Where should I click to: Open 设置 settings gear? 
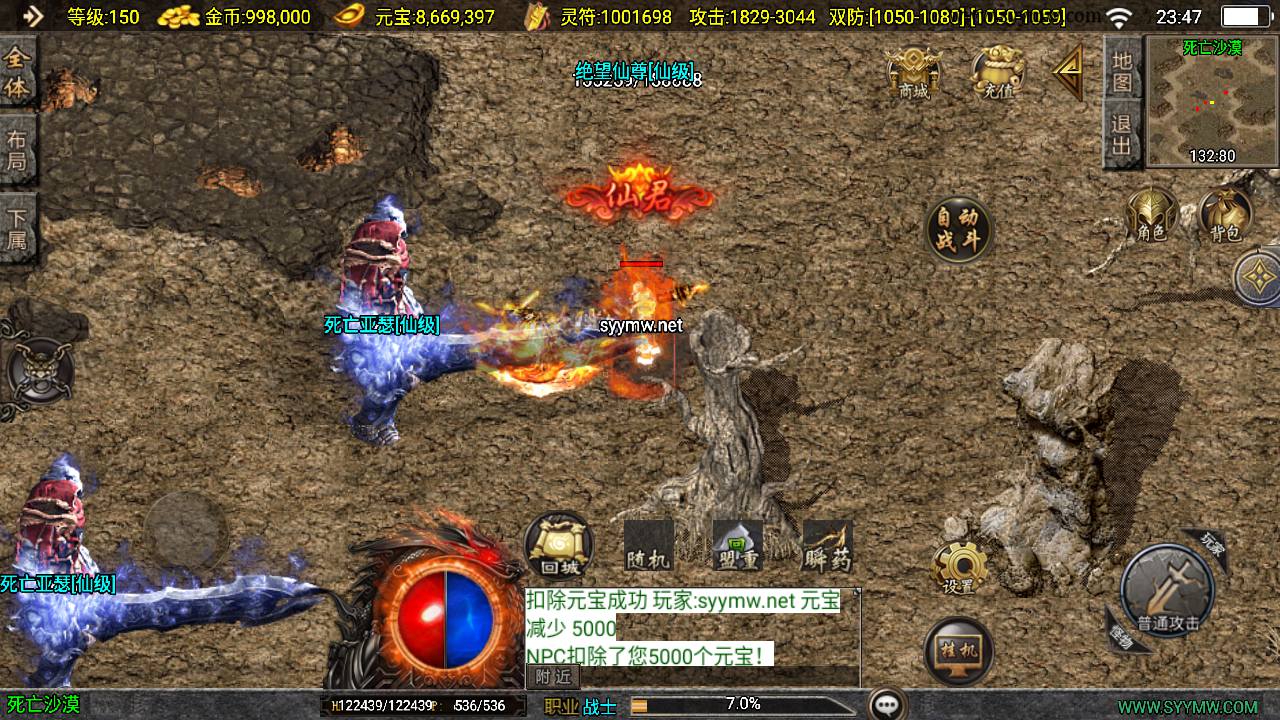959,570
